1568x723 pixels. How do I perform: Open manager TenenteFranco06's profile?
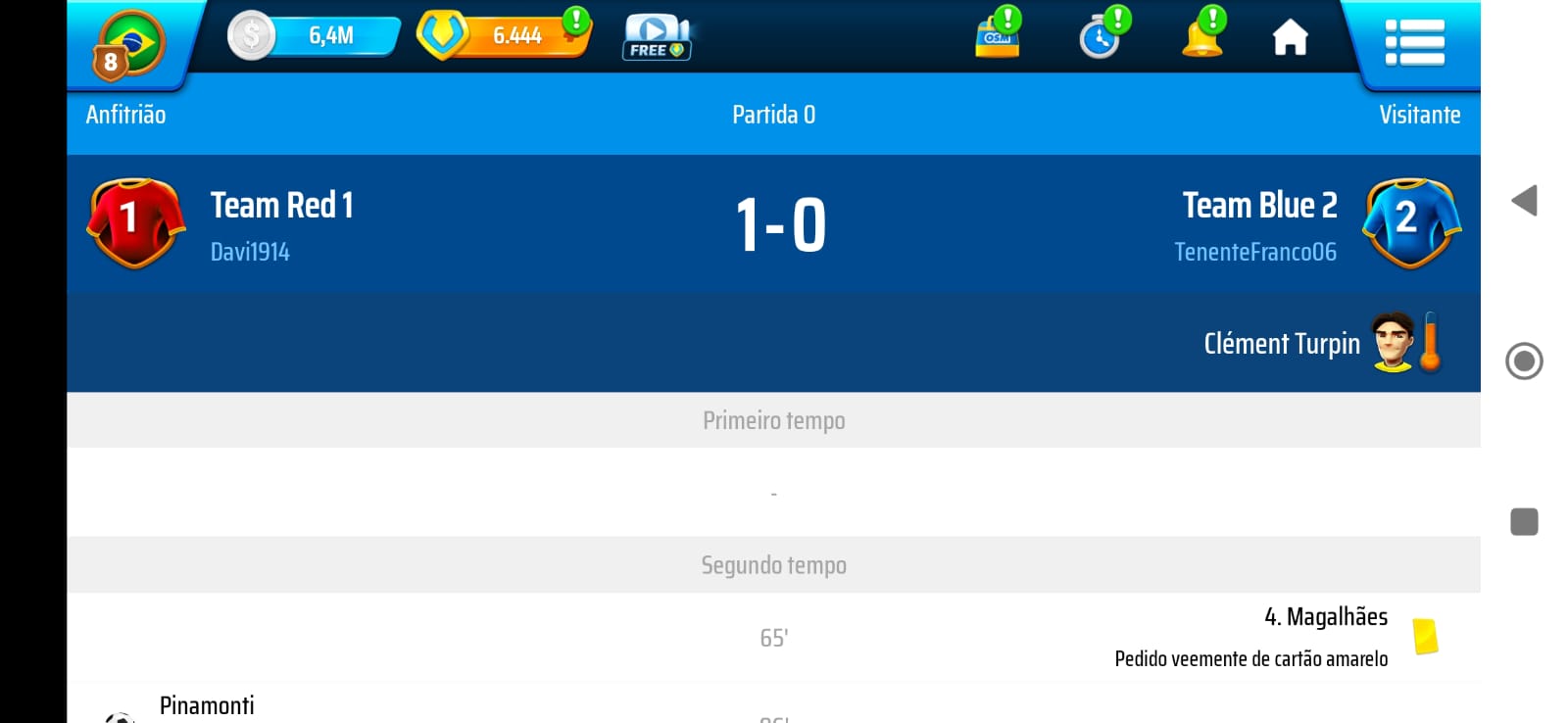tap(1254, 253)
